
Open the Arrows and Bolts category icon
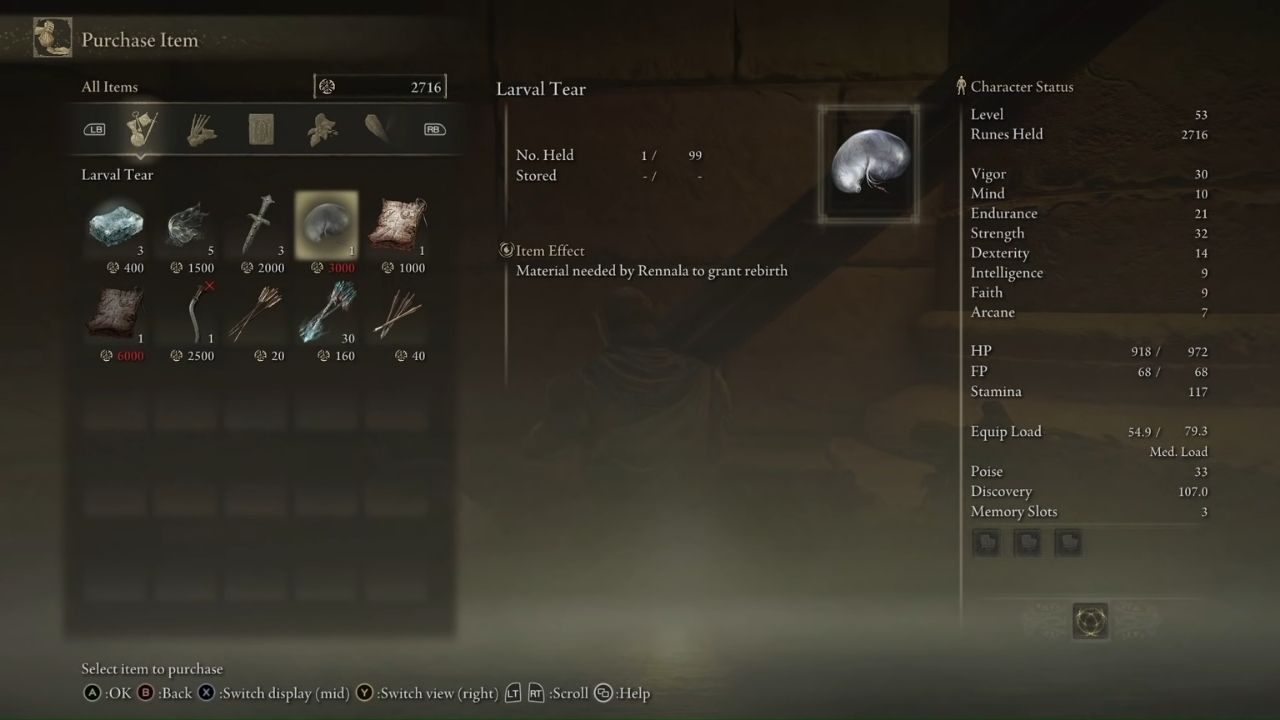pos(201,129)
